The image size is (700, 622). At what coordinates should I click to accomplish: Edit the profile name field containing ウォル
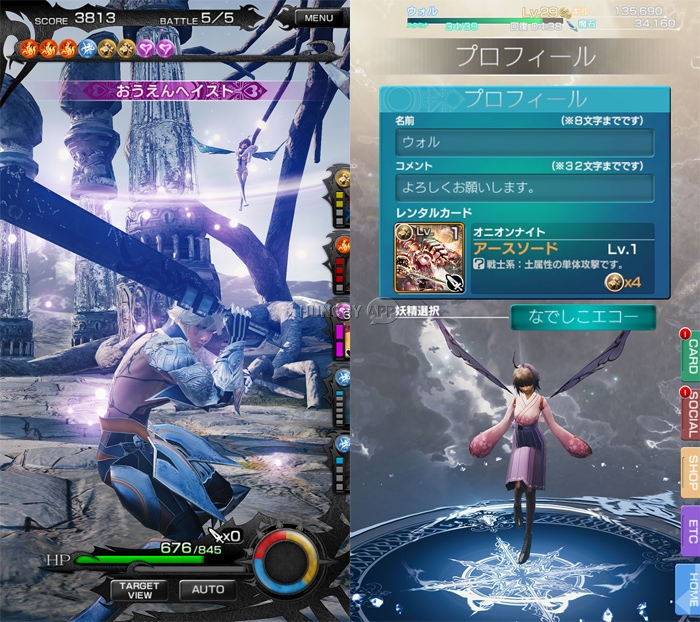[524, 142]
